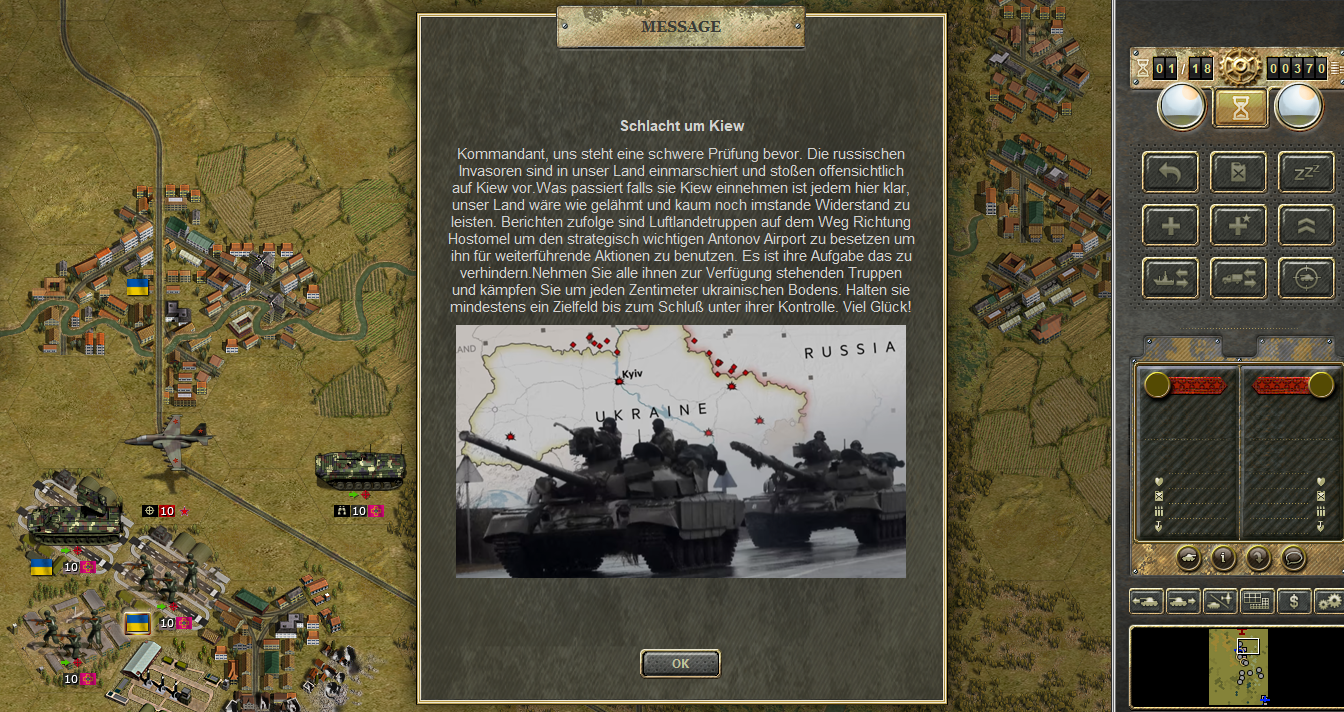
Task: Activate the crossed-out fuel canister button
Action: 1238,172
